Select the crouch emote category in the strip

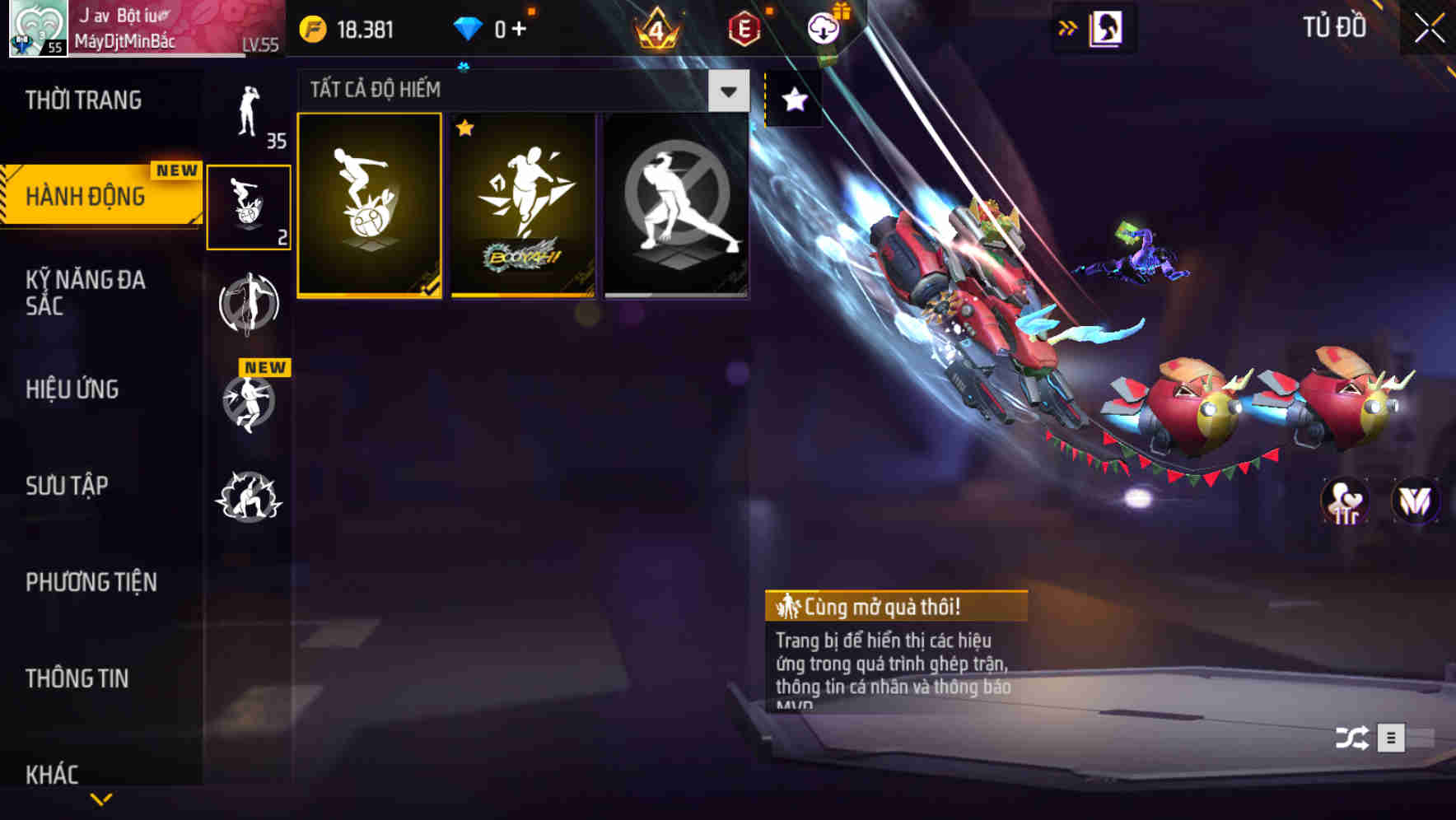coord(249,494)
